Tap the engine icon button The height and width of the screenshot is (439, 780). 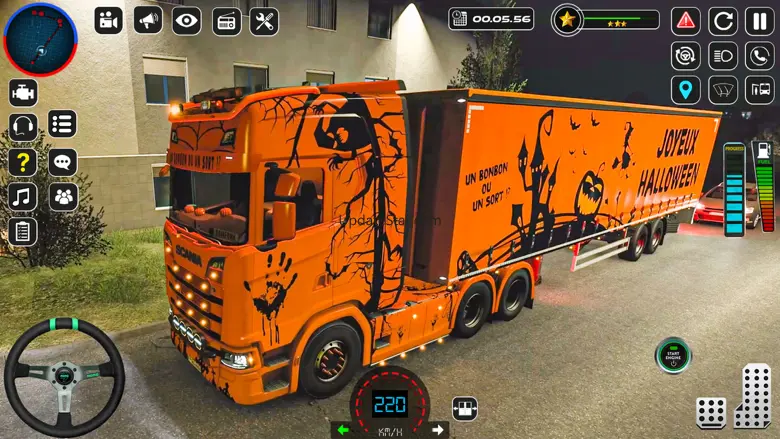pos(23,92)
